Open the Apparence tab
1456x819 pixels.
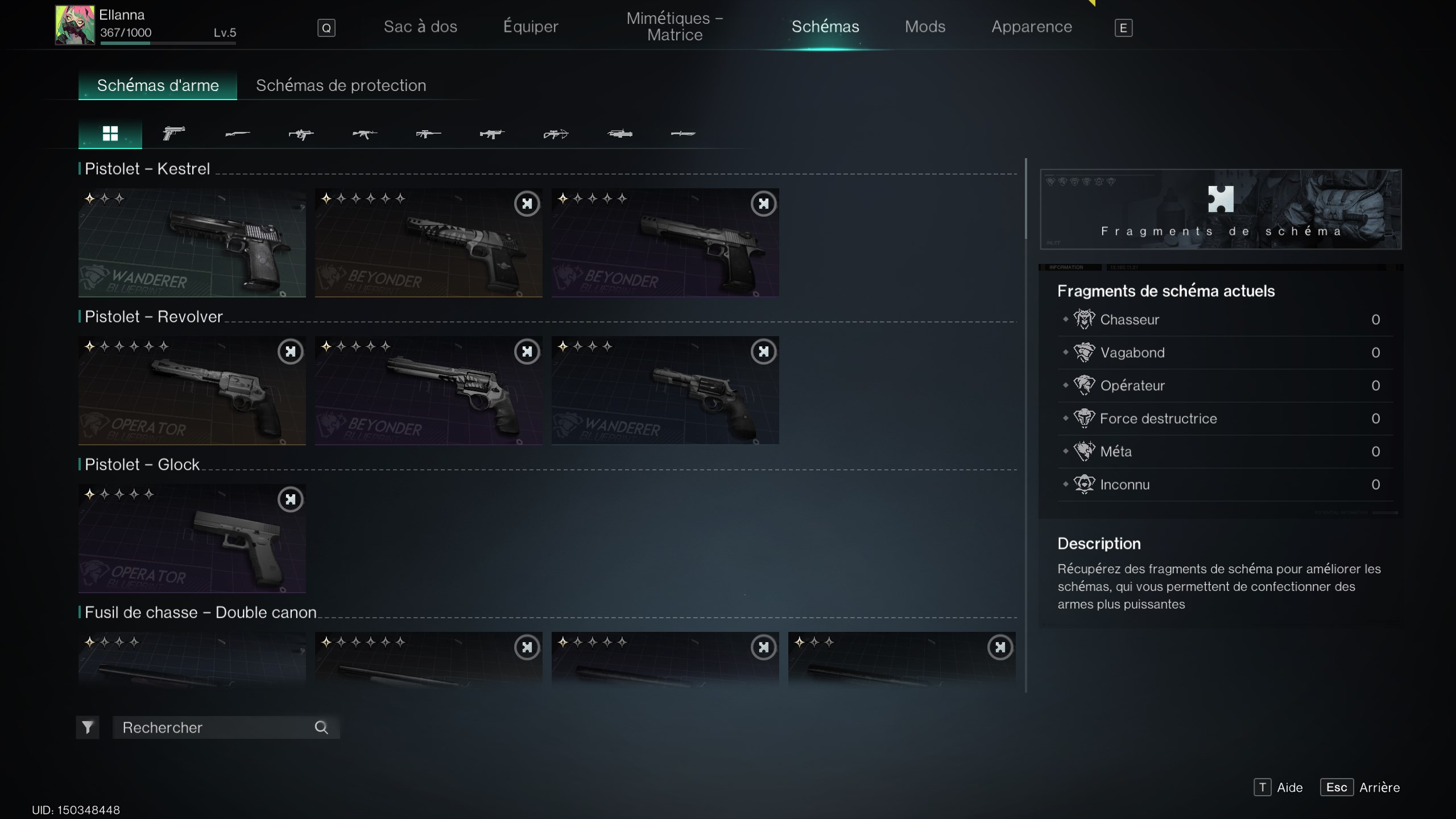(1031, 27)
